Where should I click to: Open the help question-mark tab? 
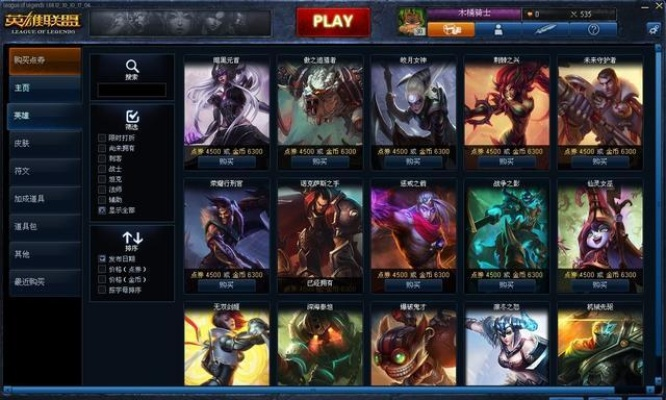point(594,30)
